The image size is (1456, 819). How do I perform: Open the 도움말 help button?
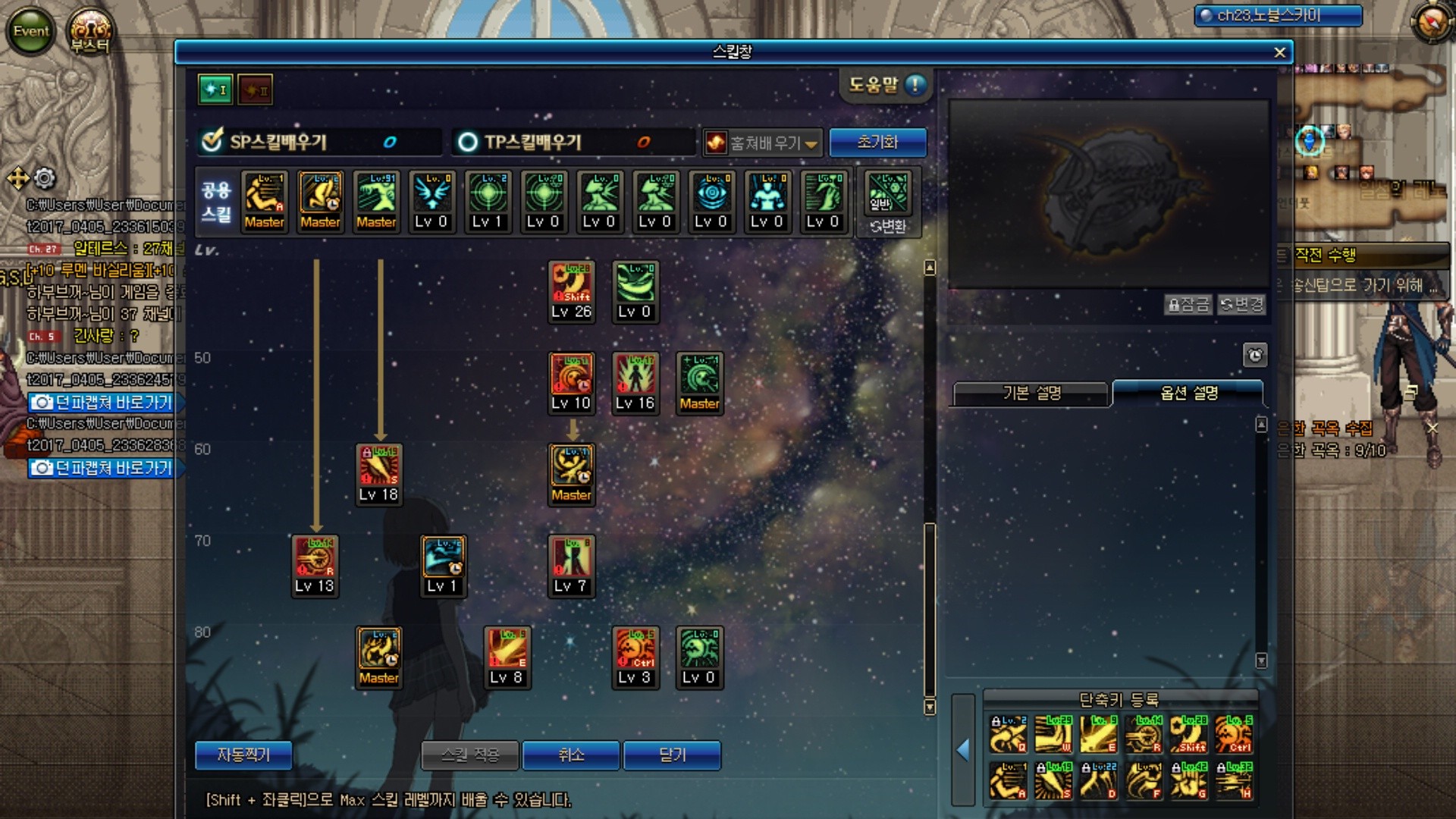(886, 85)
